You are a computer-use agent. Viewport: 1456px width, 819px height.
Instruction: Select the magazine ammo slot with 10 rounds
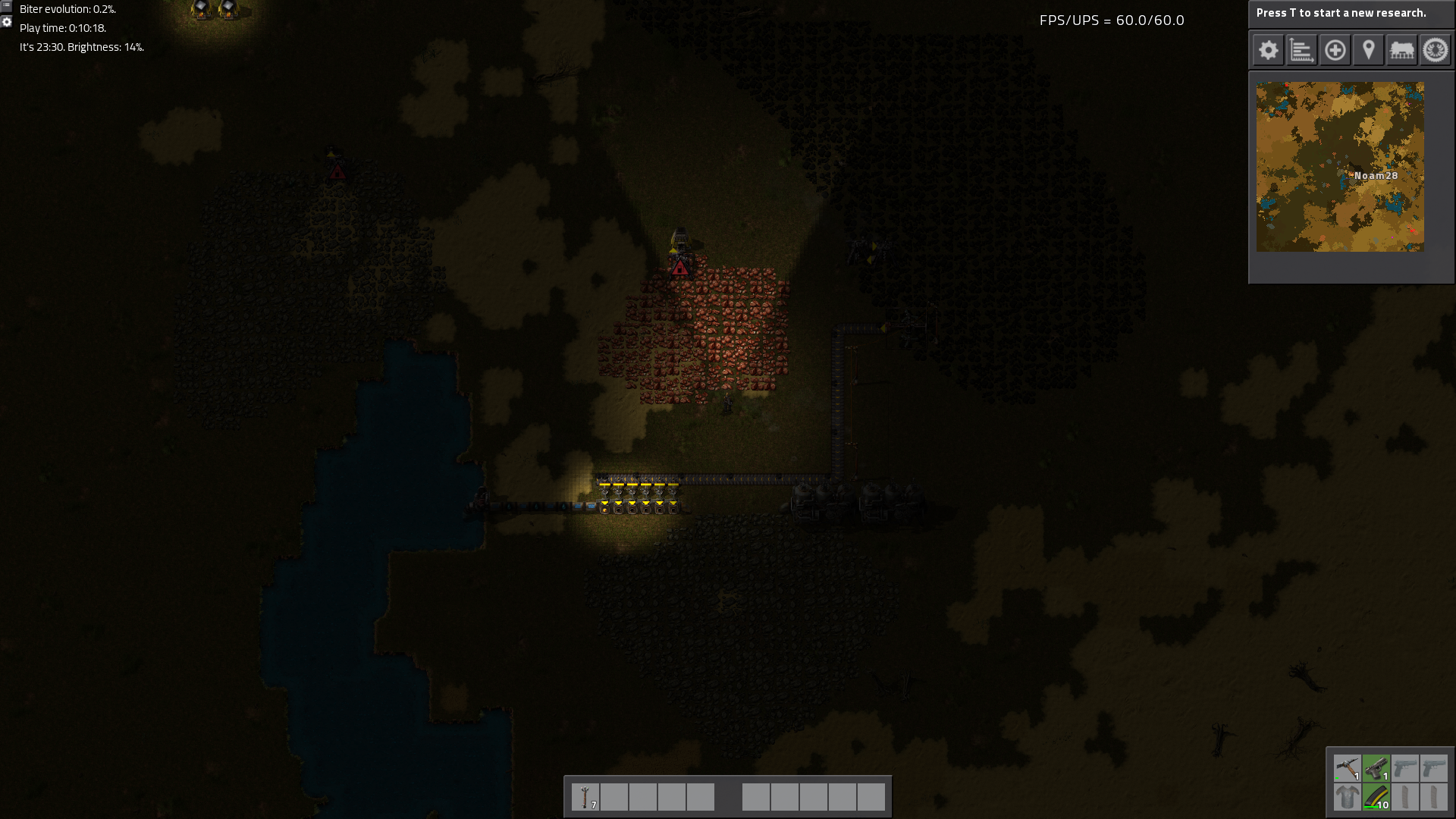pyautogui.click(x=1376, y=797)
